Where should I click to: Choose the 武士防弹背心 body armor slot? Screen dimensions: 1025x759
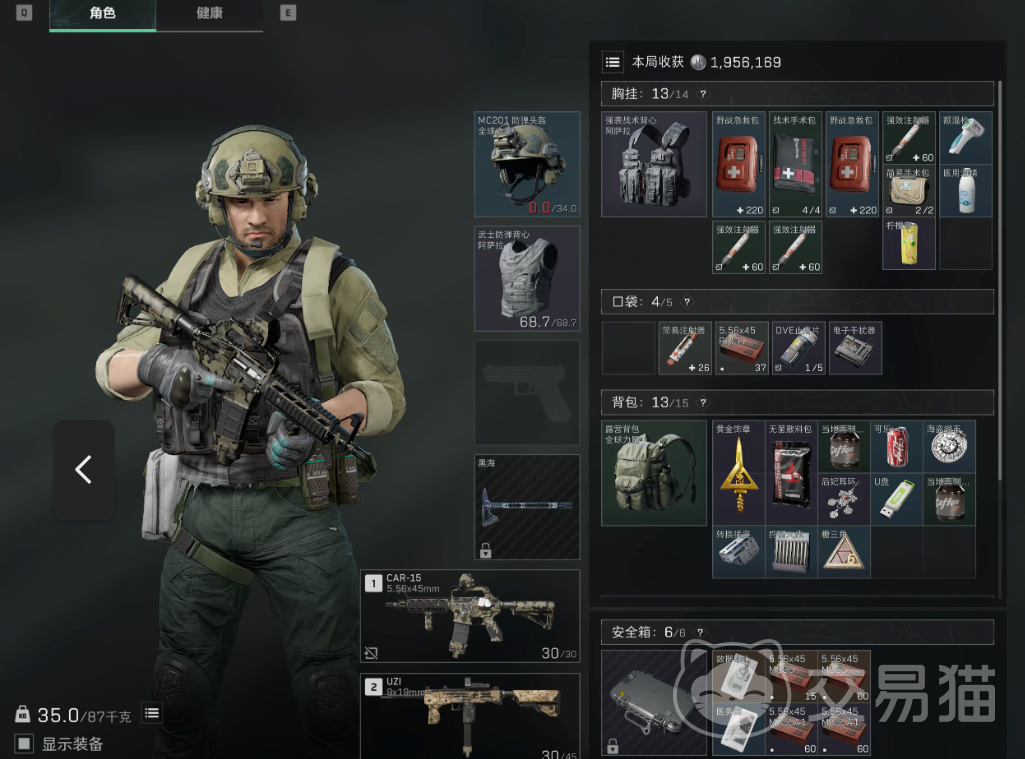tap(527, 278)
